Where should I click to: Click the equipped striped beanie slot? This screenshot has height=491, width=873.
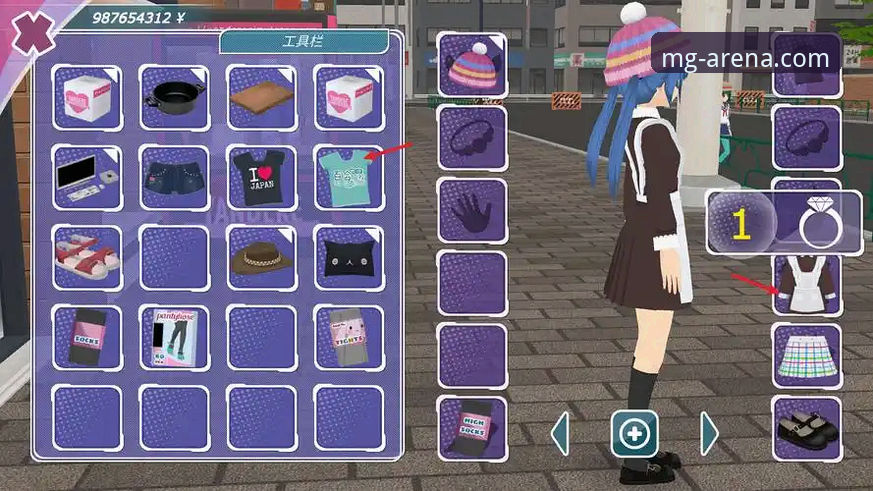[472, 65]
